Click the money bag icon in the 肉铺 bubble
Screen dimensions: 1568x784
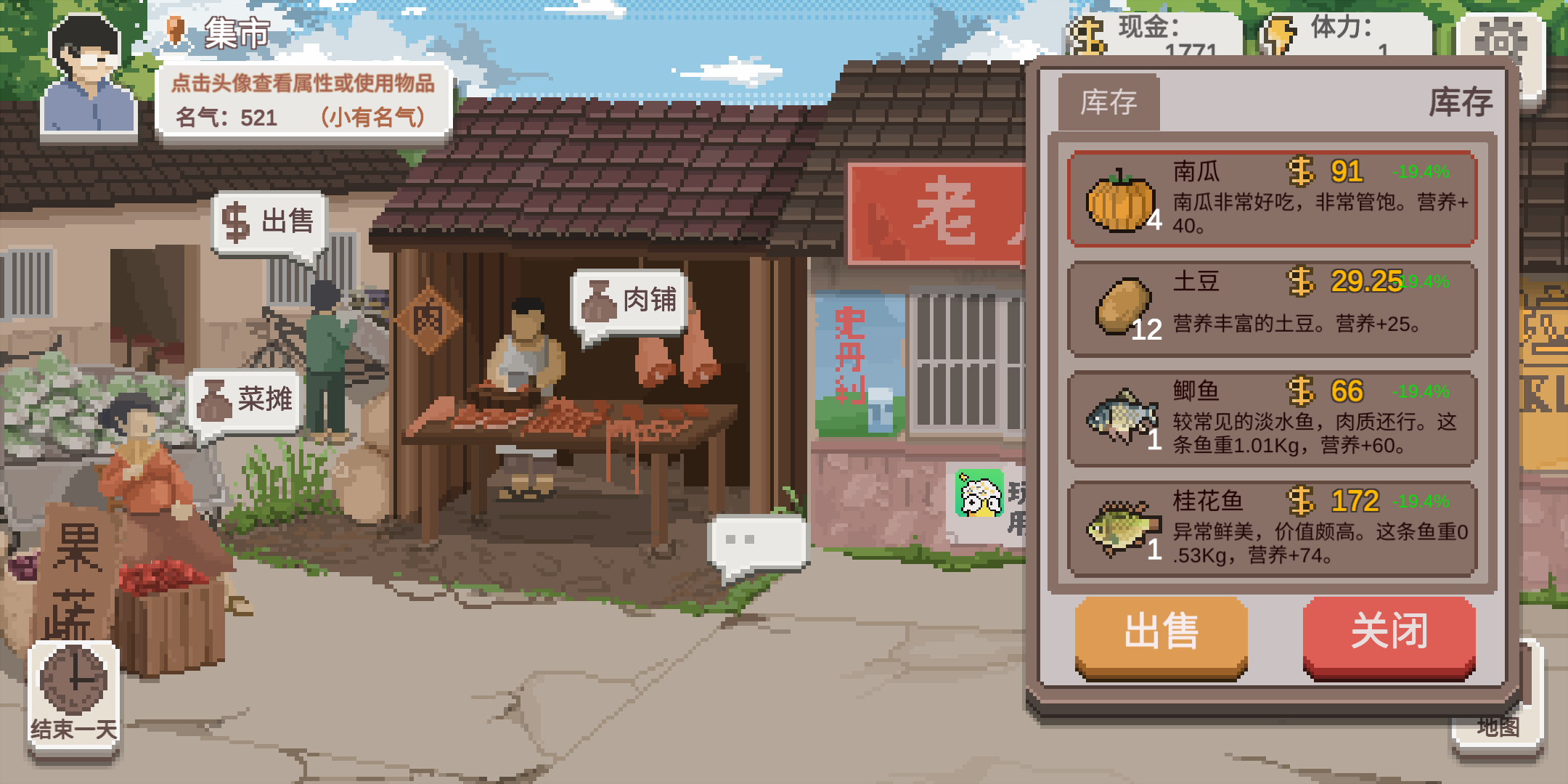(x=600, y=301)
